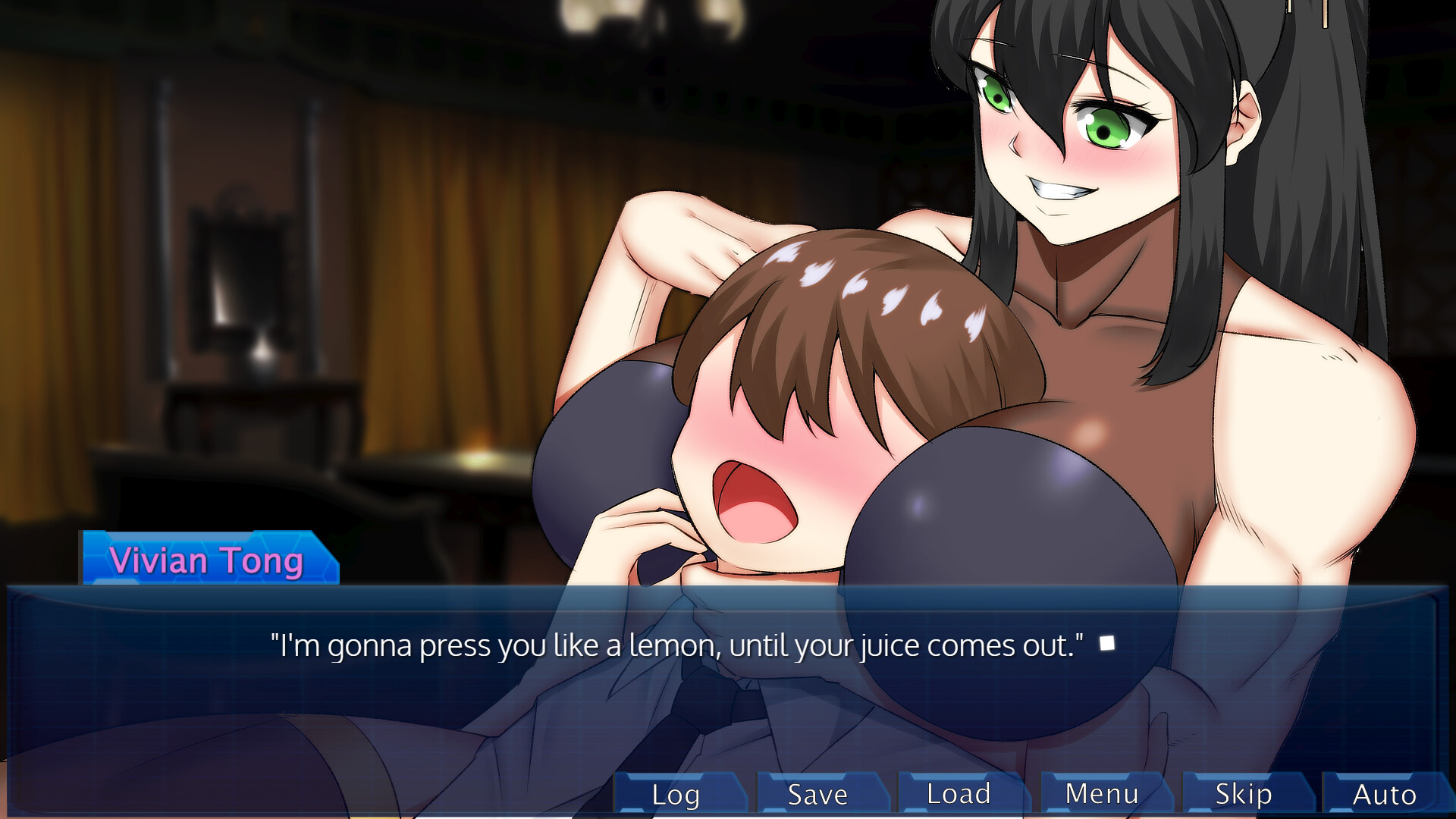The width and height of the screenshot is (1456, 819).
Task: Click the white continue indicator square
Action: (1108, 643)
